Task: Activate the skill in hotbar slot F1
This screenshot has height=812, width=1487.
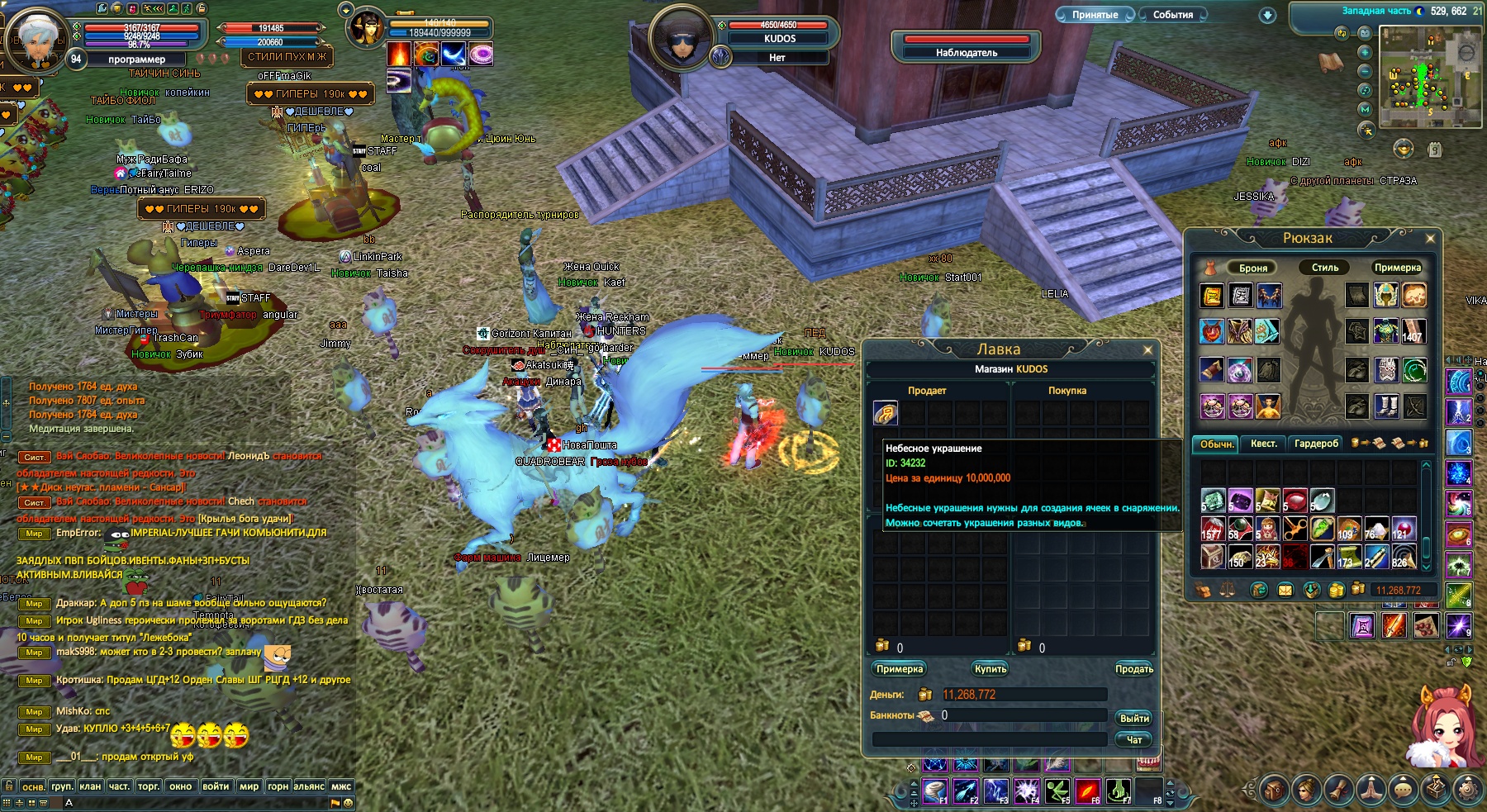Action: (x=934, y=791)
